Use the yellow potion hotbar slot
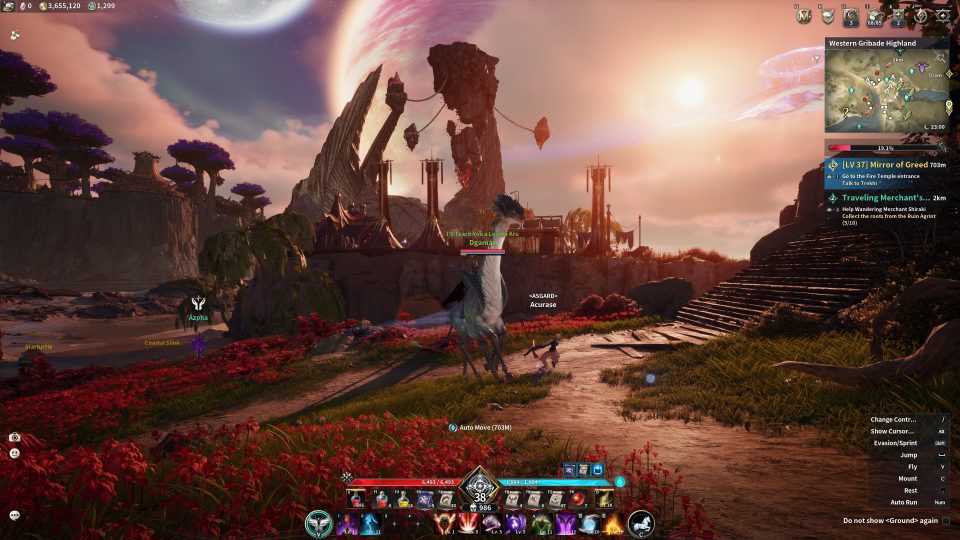This screenshot has height=540, width=960. coord(403,499)
